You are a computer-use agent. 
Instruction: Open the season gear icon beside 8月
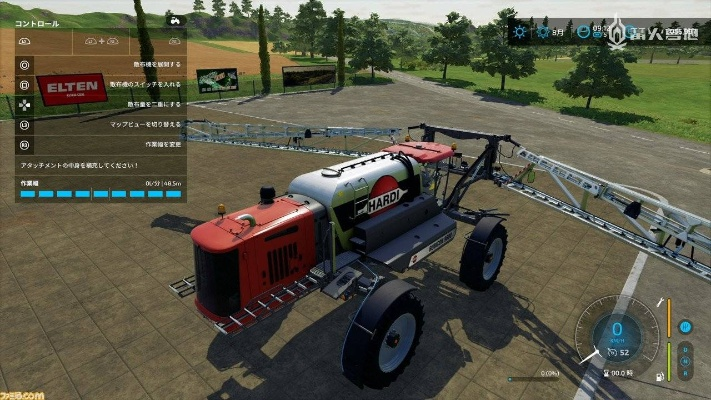point(544,32)
